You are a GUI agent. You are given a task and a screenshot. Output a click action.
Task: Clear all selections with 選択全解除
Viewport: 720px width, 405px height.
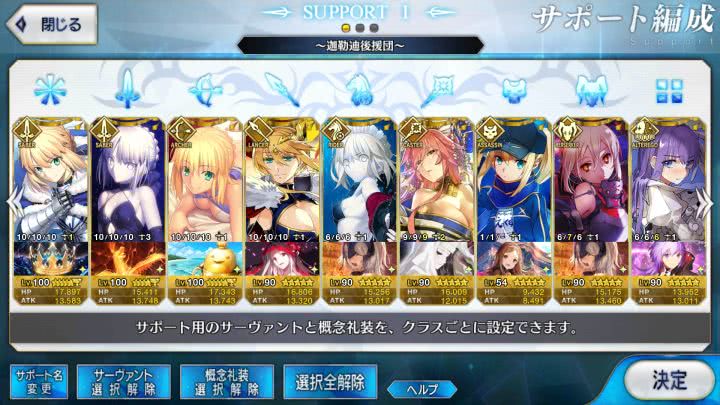330,381
